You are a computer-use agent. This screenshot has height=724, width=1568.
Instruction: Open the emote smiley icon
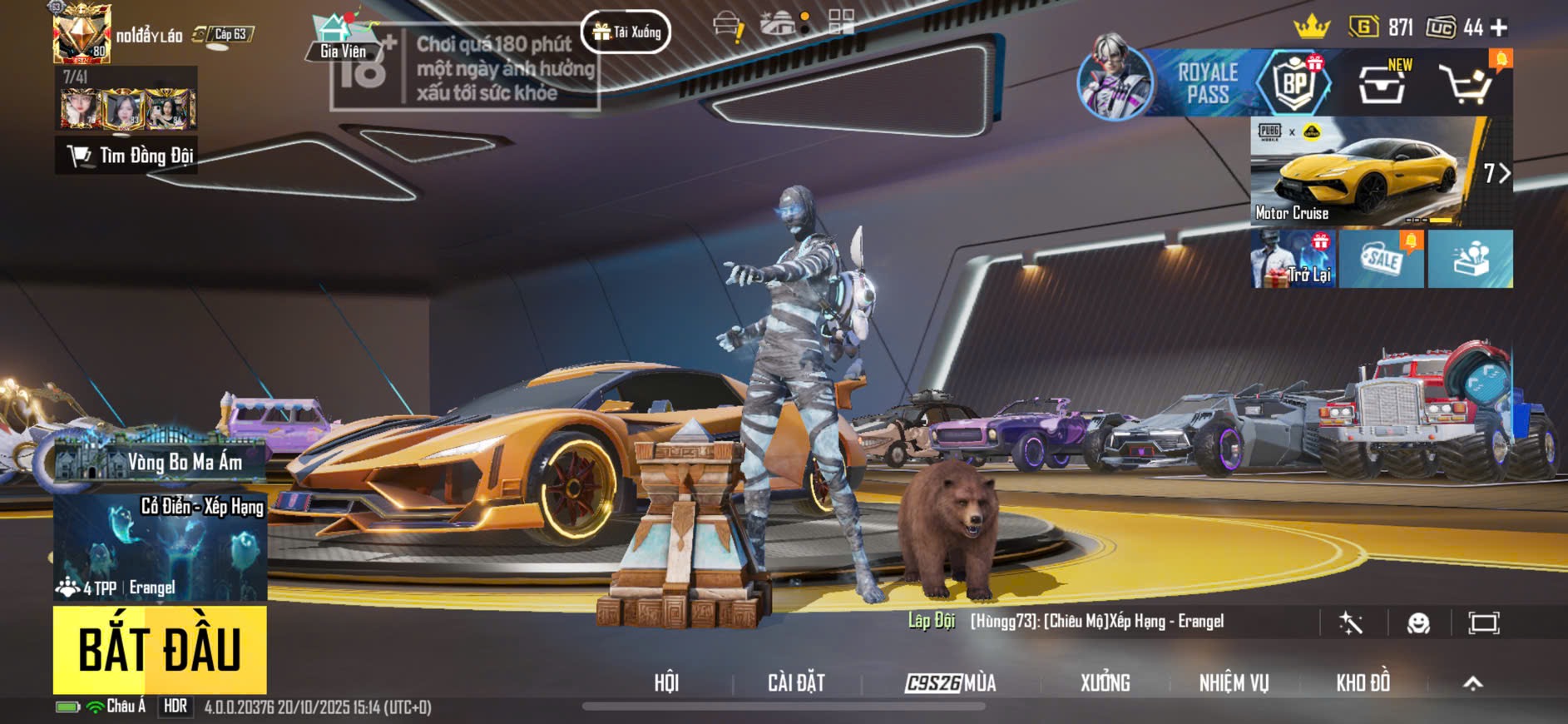1417,623
